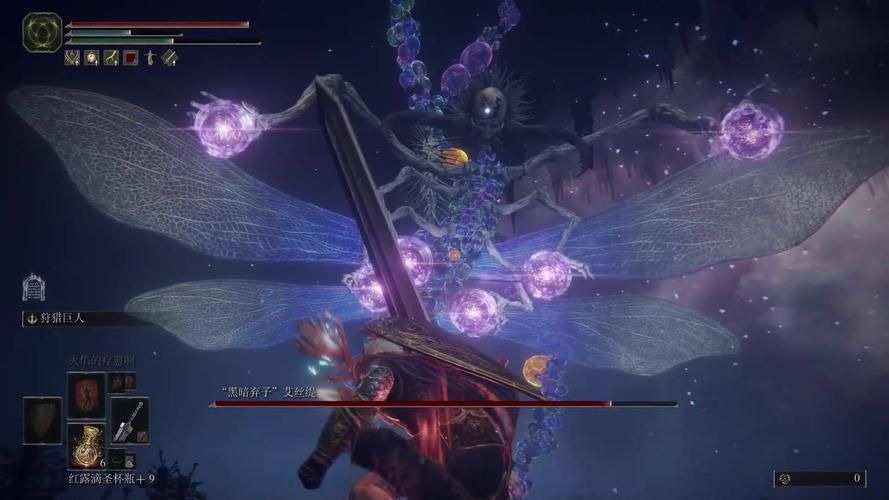889x500 pixels.
Task: Click the gate-shaped icon above skill label
Action: coord(32,288)
